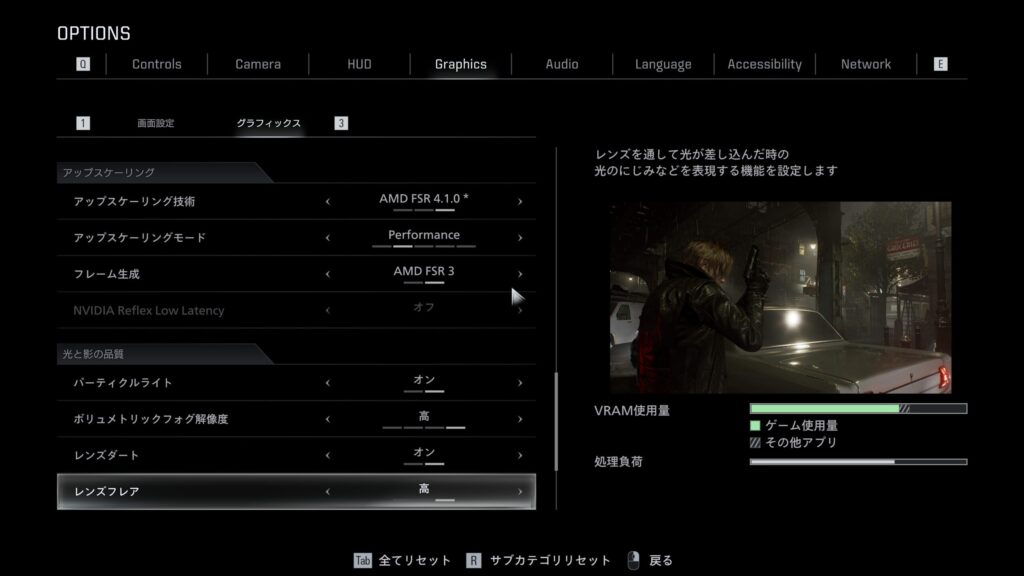Select the HUD options tab
This screenshot has height=576, width=1024.
[x=359, y=64]
